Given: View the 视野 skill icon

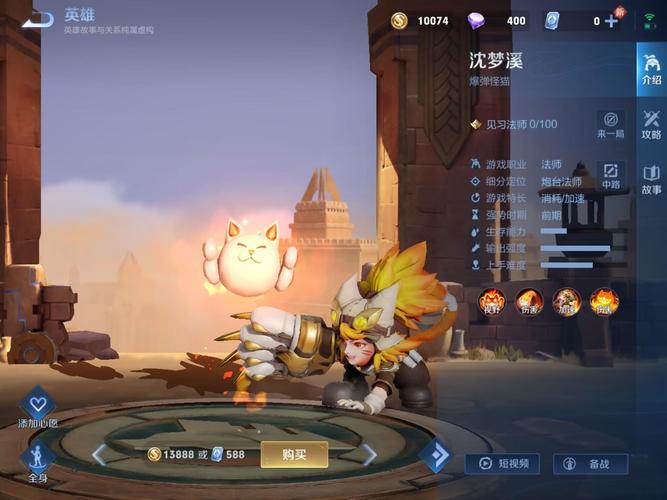Looking at the screenshot, I should 492,300.
